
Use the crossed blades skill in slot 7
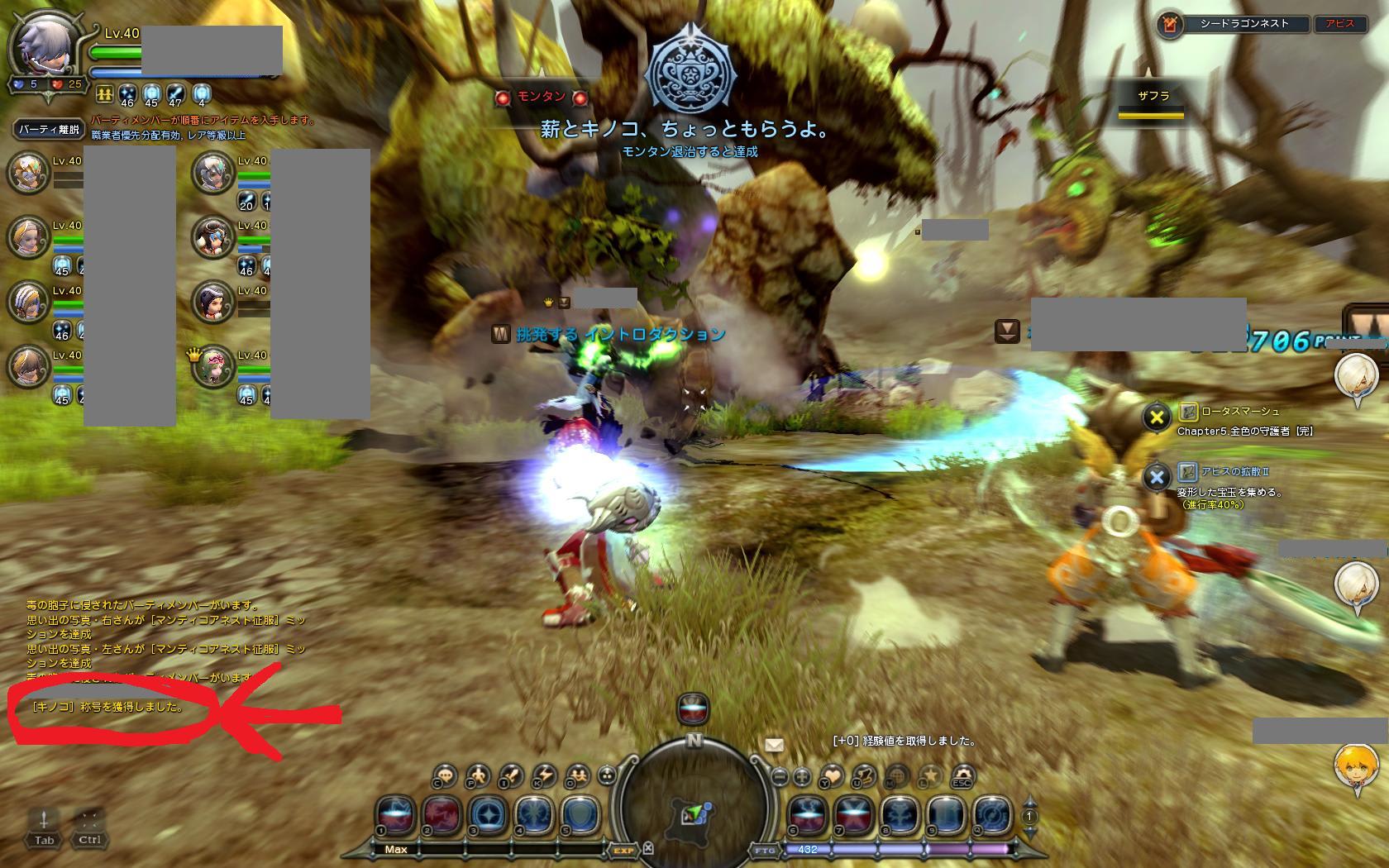tap(853, 814)
